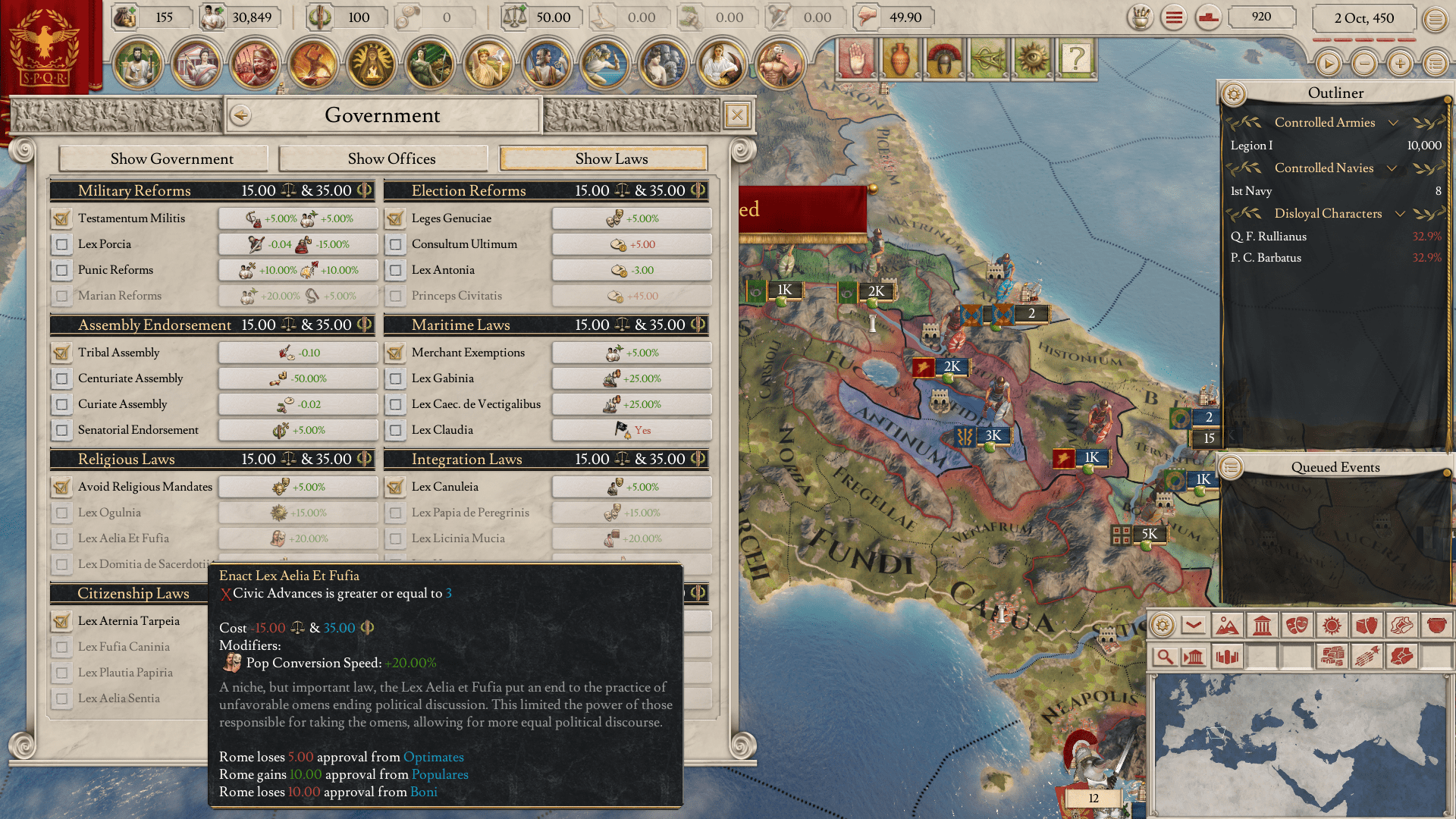Choose the Centuriate Assembly law
The image size is (1456, 819).
(61, 378)
